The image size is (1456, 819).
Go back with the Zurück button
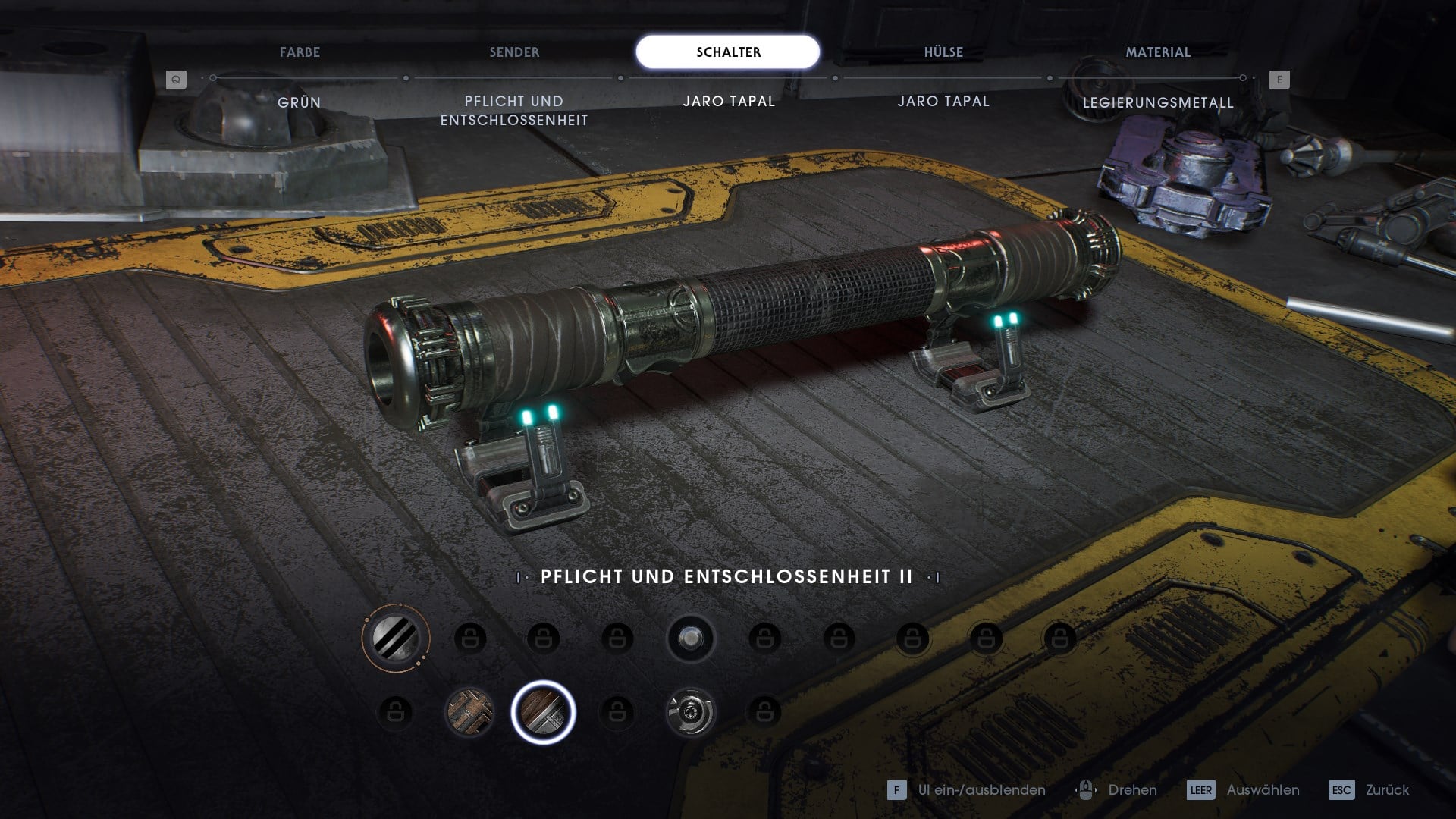point(1370,790)
